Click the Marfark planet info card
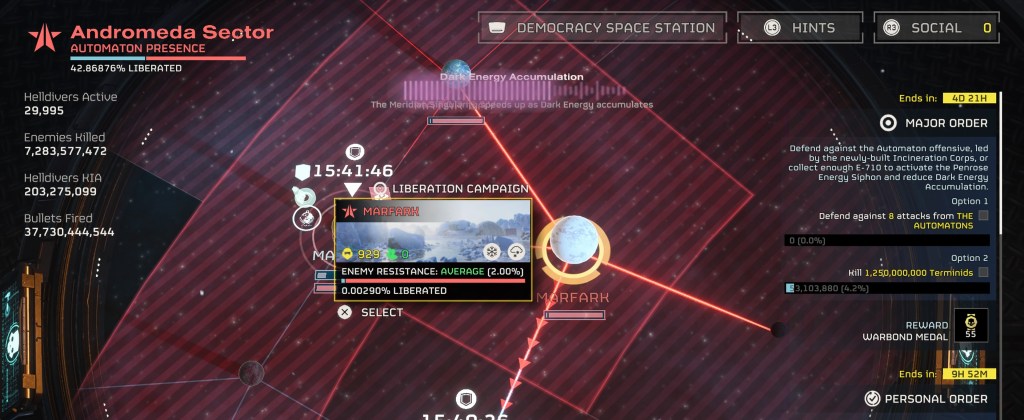Viewport: 1024px width, 420px height. coord(433,248)
